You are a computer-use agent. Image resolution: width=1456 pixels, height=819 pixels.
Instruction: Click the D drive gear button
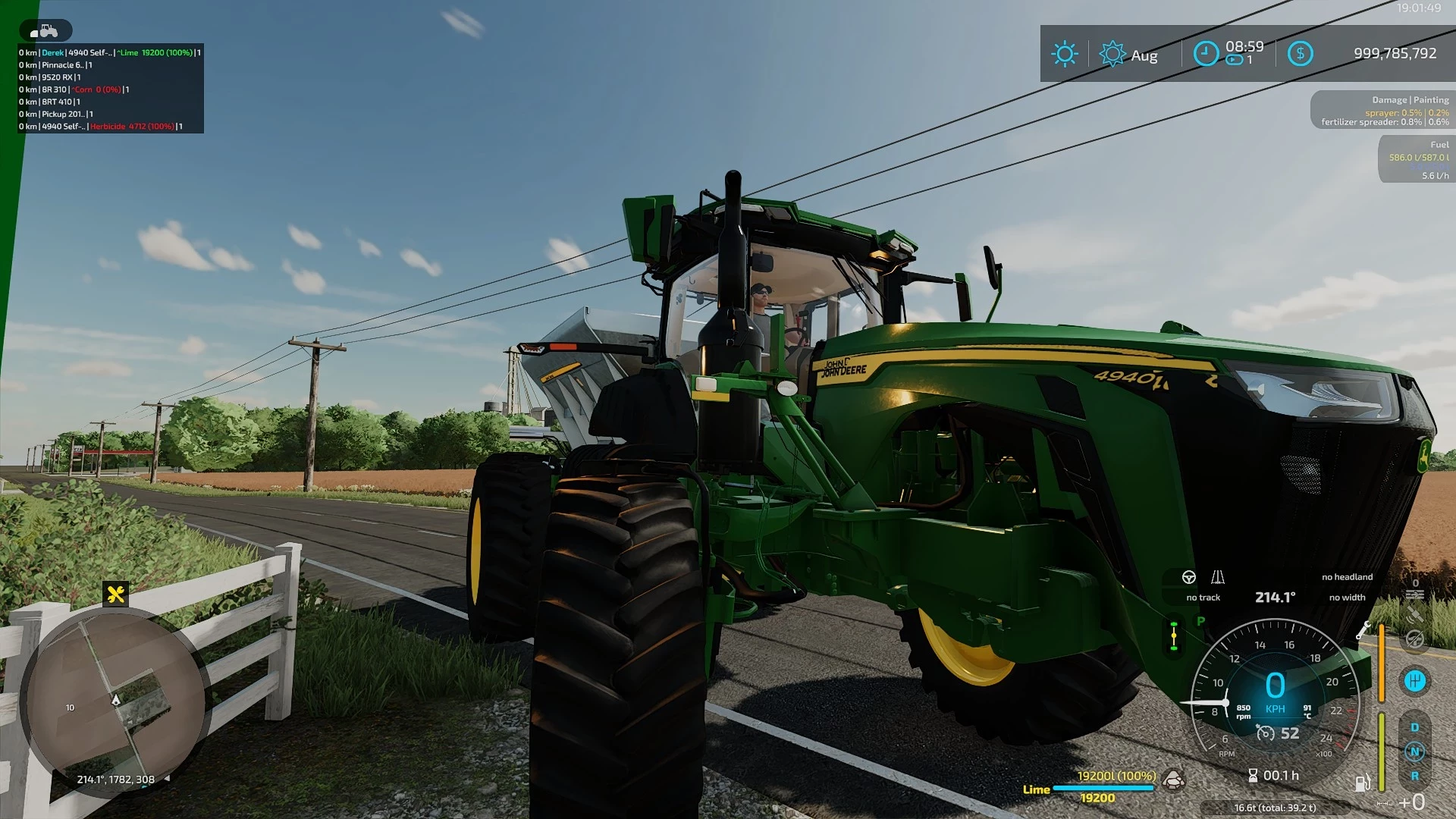pyautogui.click(x=1415, y=726)
